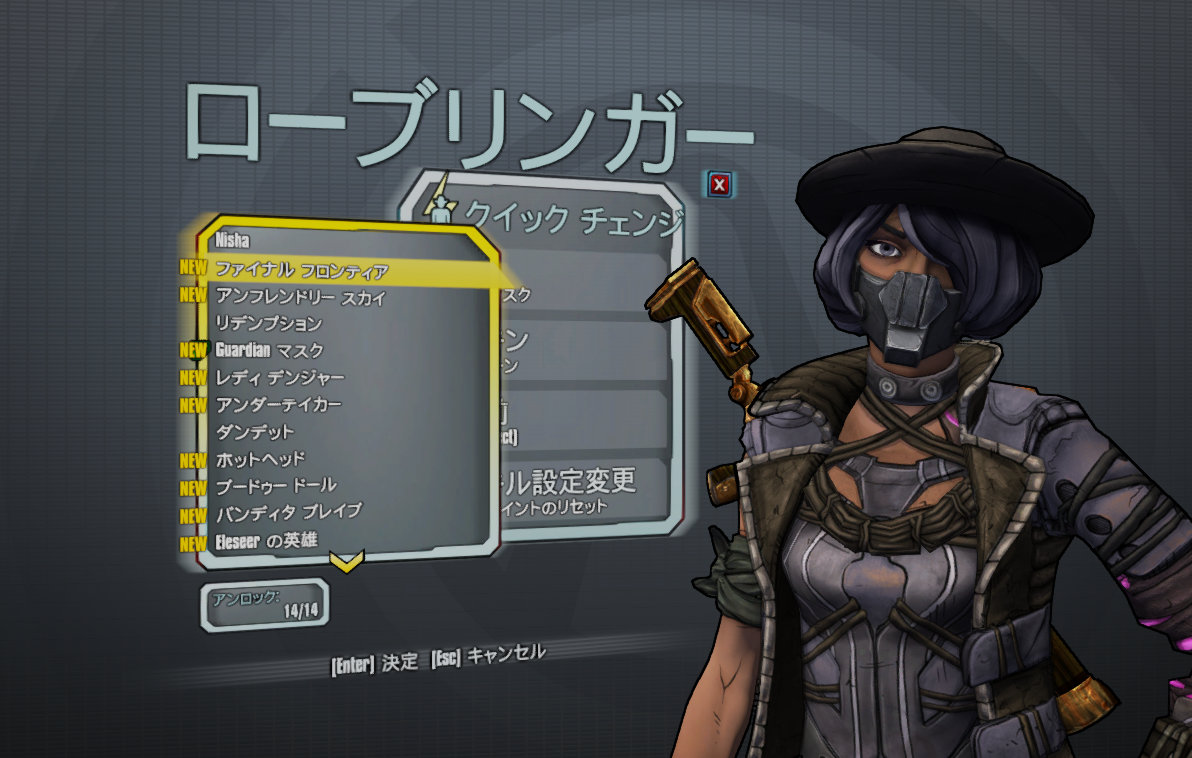The width and height of the screenshot is (1192, 758).
Task: Choose the Eleseer の英雄 head
Action: (267, 542)
